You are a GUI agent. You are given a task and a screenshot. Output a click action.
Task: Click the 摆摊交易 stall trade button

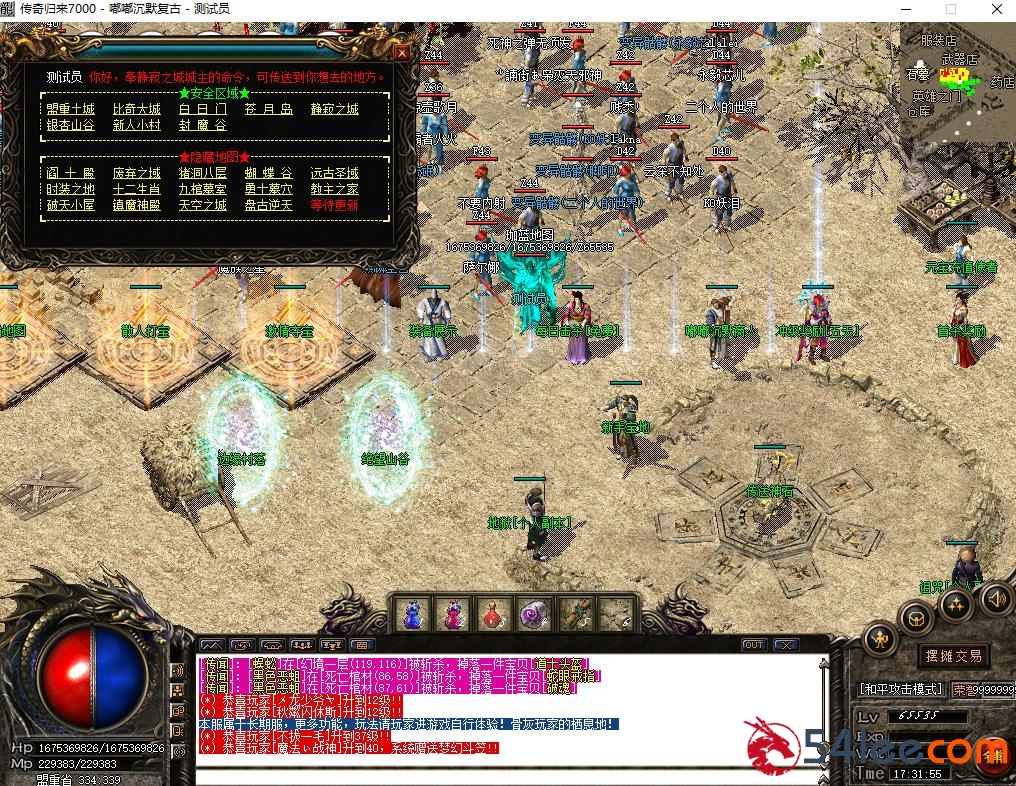(x=953, y=656)
